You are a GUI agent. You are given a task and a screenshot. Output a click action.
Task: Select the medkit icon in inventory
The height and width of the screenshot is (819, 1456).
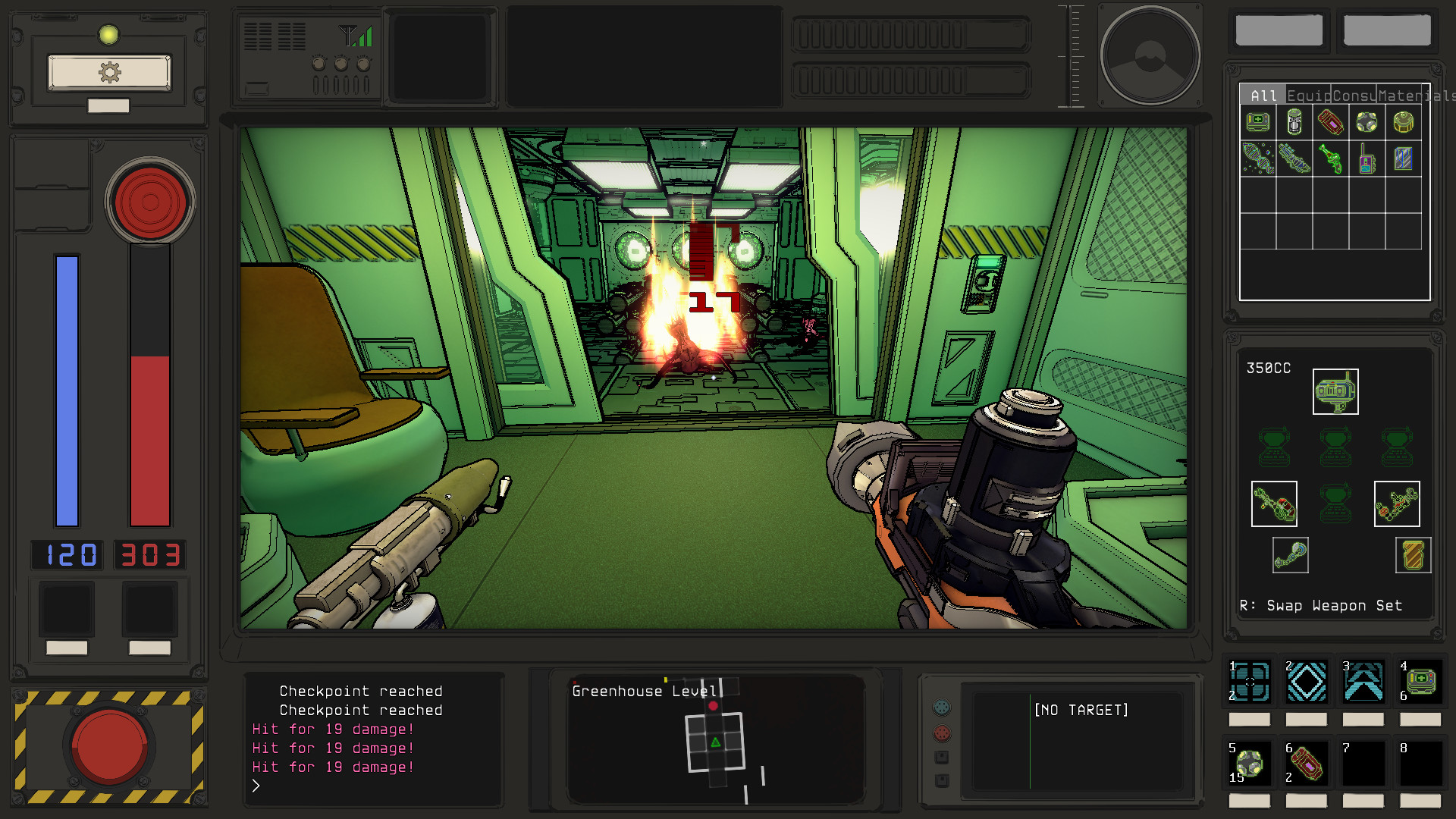(x=1257, y=123)
